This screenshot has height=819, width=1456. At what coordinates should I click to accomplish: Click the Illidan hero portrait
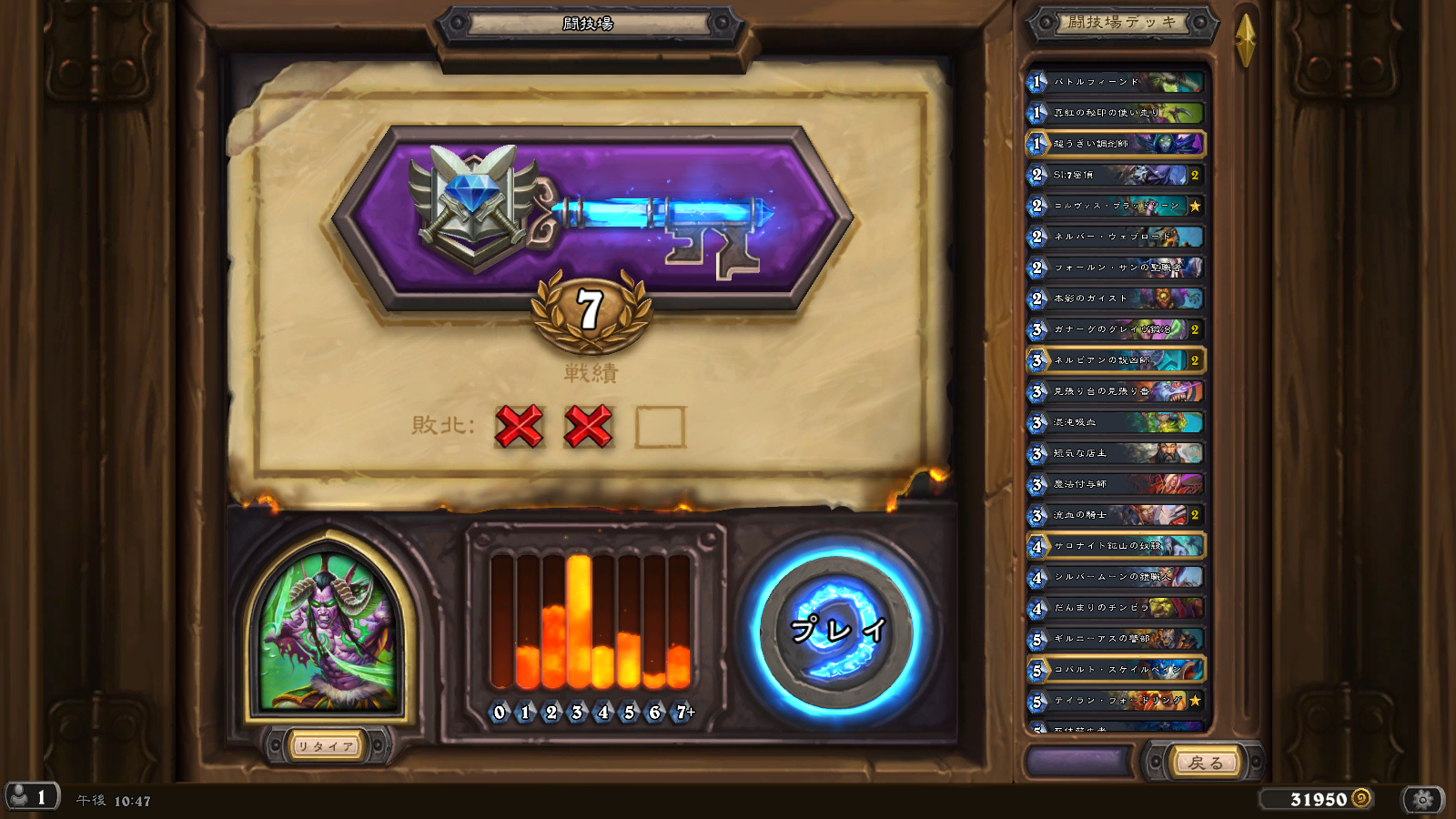coord(329,630)
